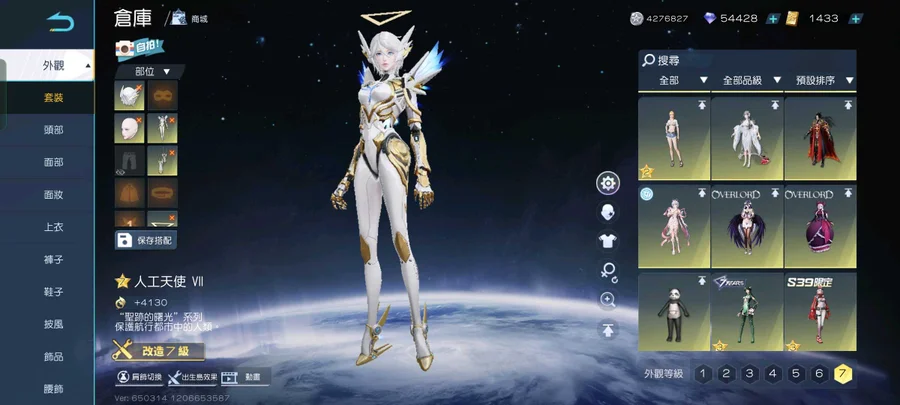Image resolution: width=900 pixels, height=405 pixels.
Task: Toggle 肩飾切換 shoulder ornament switch
Action: pos(139,377)
